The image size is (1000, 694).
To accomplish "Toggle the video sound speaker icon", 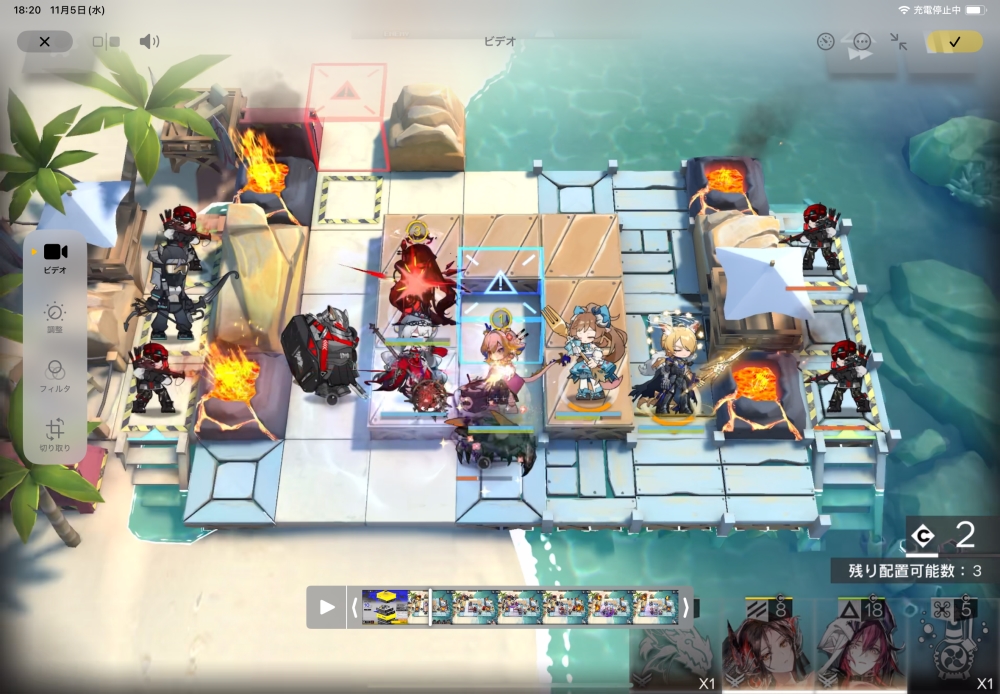I will pyautogui.click(x=149, y=42).
